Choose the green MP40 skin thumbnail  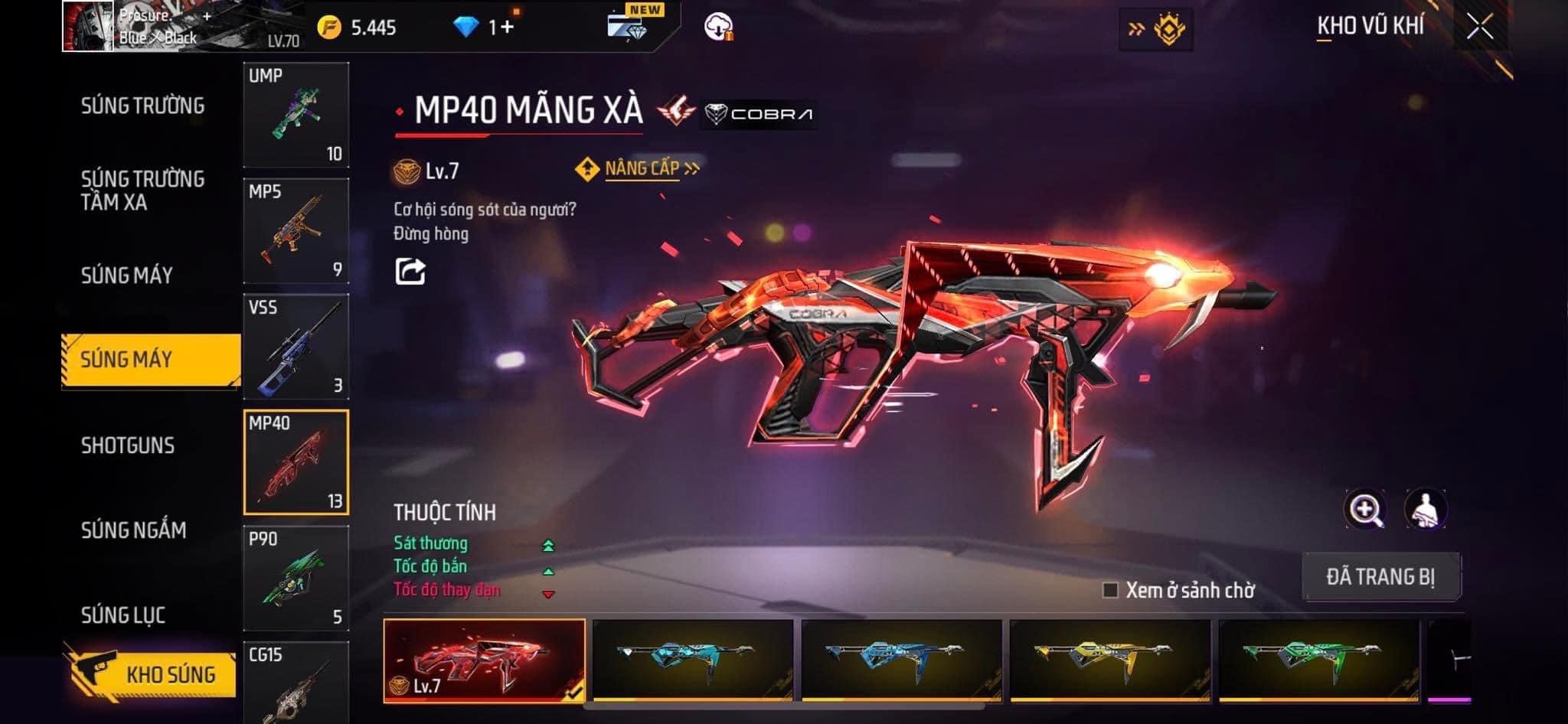pos(1318,660)
